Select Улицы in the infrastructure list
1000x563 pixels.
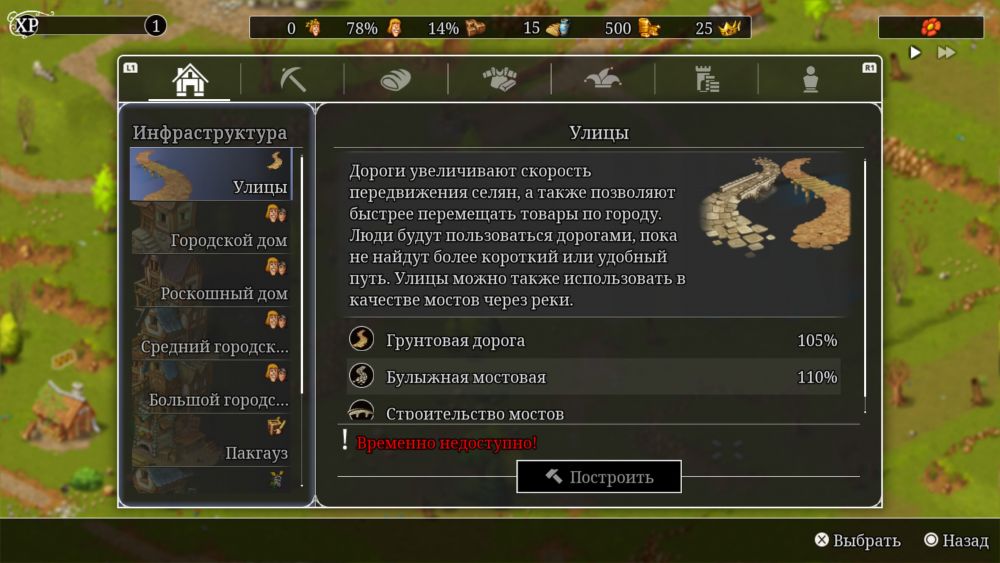point(211,175)
